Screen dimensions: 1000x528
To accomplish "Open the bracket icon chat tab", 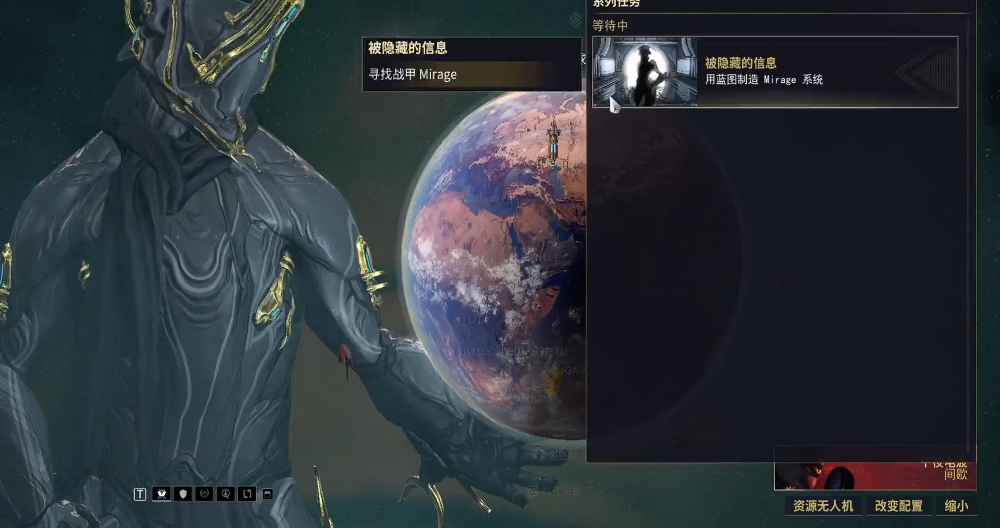I will (247, 494).
